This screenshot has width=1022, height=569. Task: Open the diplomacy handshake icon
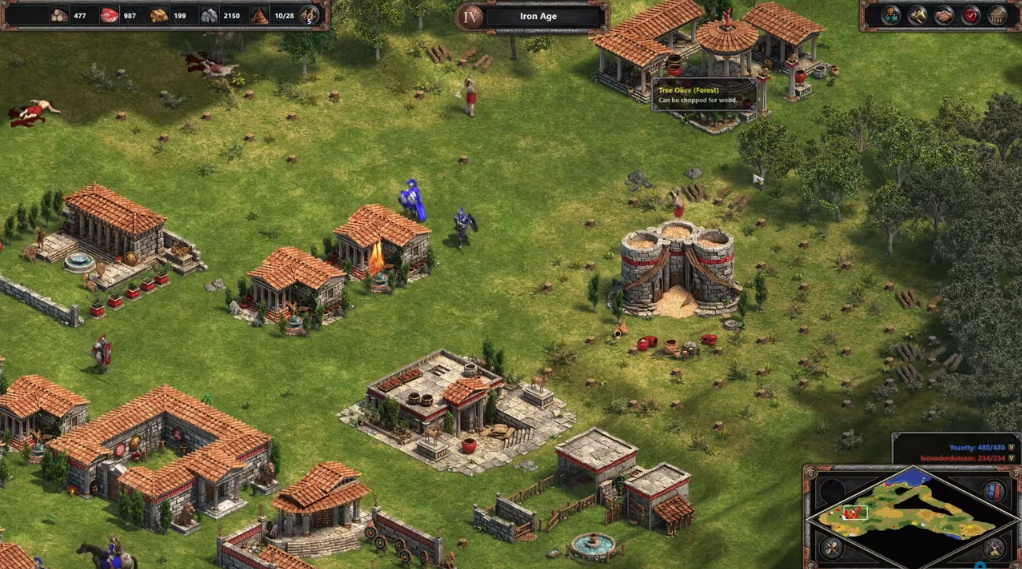(944, 15)
